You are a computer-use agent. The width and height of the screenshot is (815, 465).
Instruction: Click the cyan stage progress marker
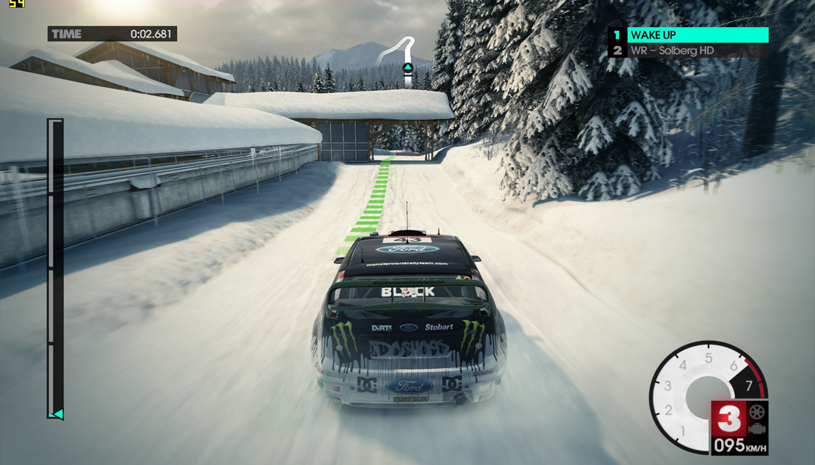coord(57,413)
